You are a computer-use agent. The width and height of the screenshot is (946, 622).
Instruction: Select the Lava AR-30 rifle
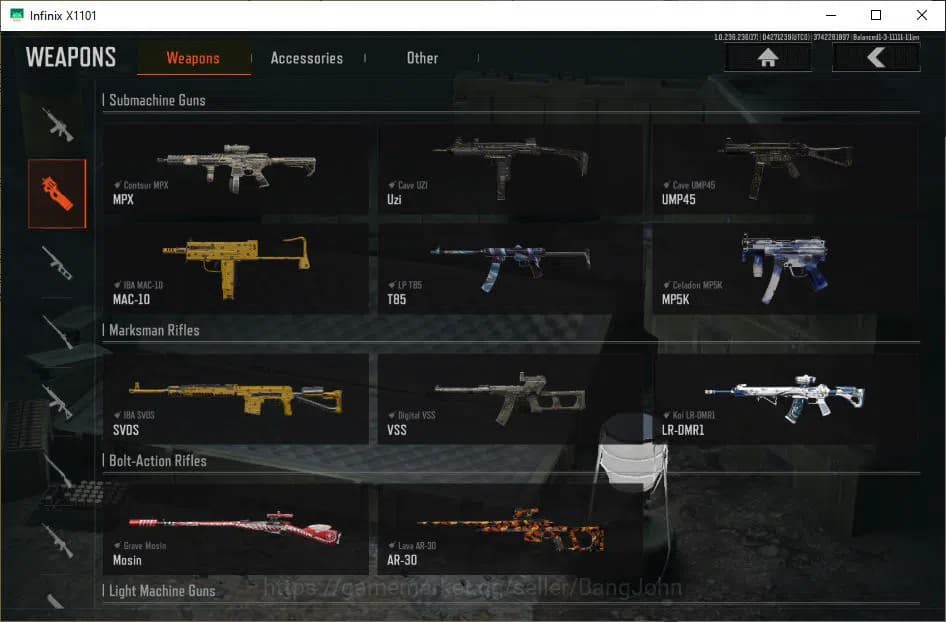[510, 528]
